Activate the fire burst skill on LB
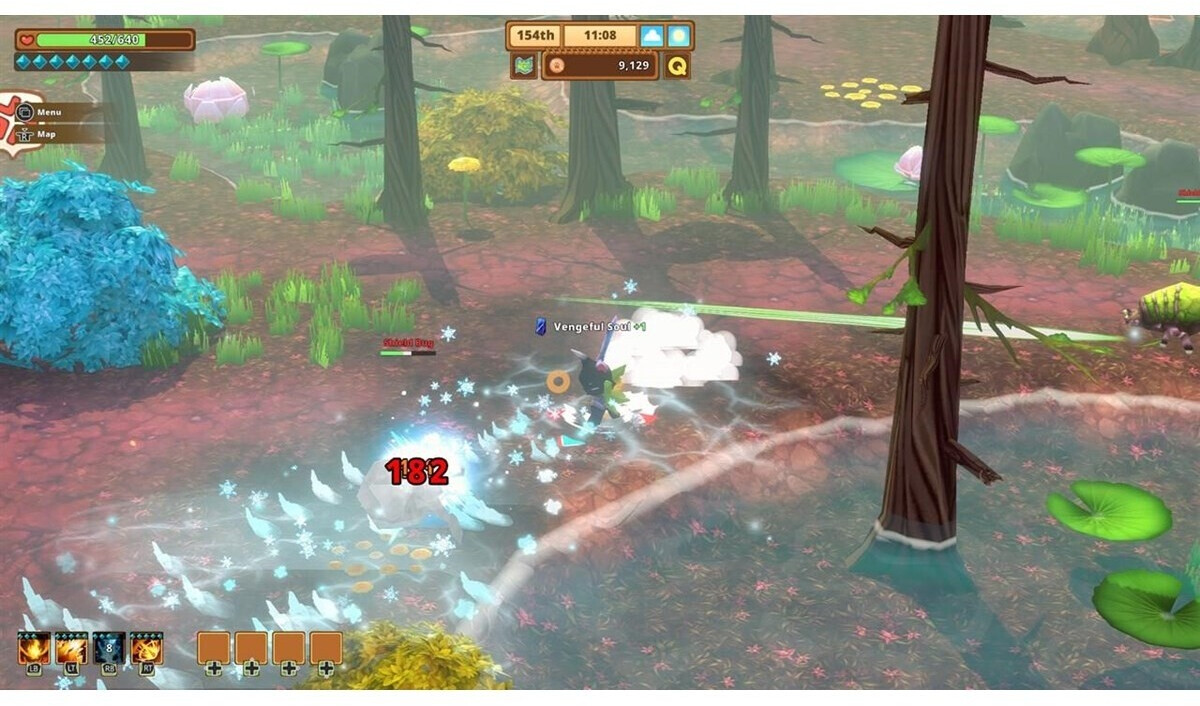The width and height of the screenshot is (1200, 706). [x=34, y=648]
